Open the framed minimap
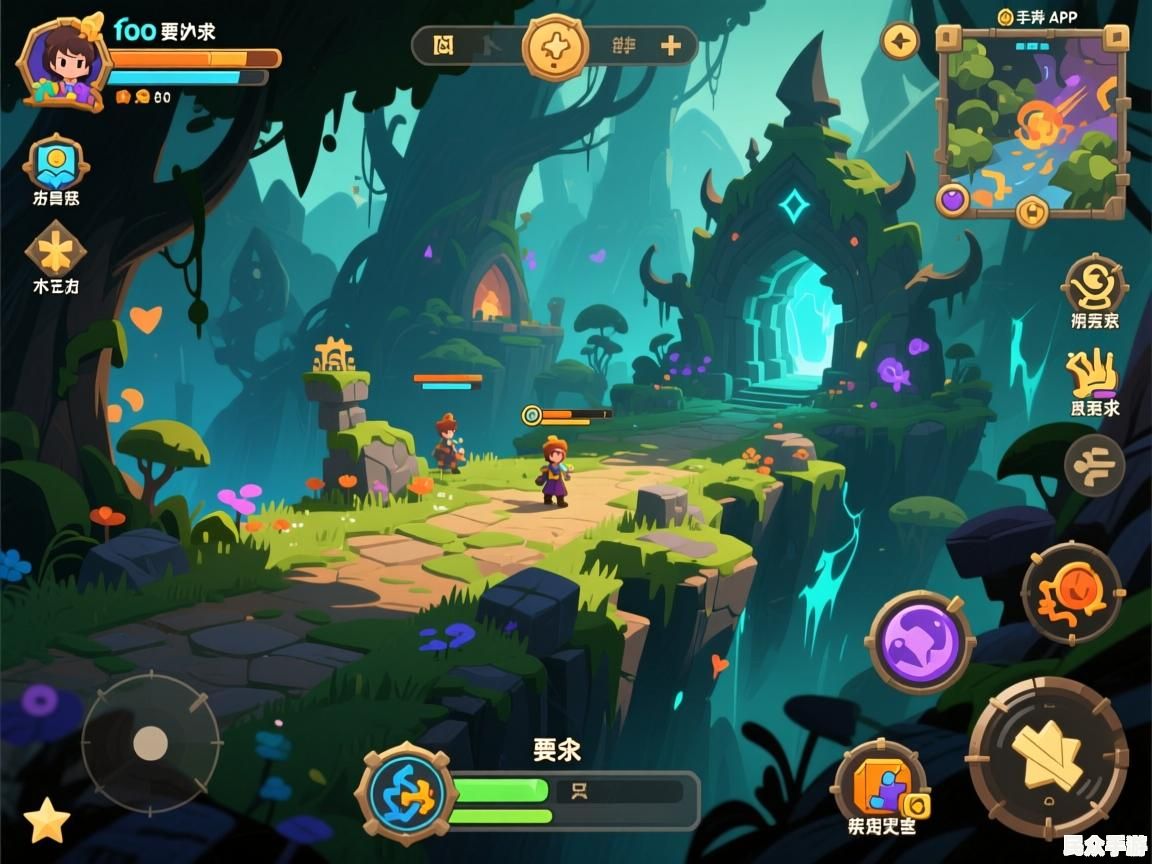 click(1031, 118)
